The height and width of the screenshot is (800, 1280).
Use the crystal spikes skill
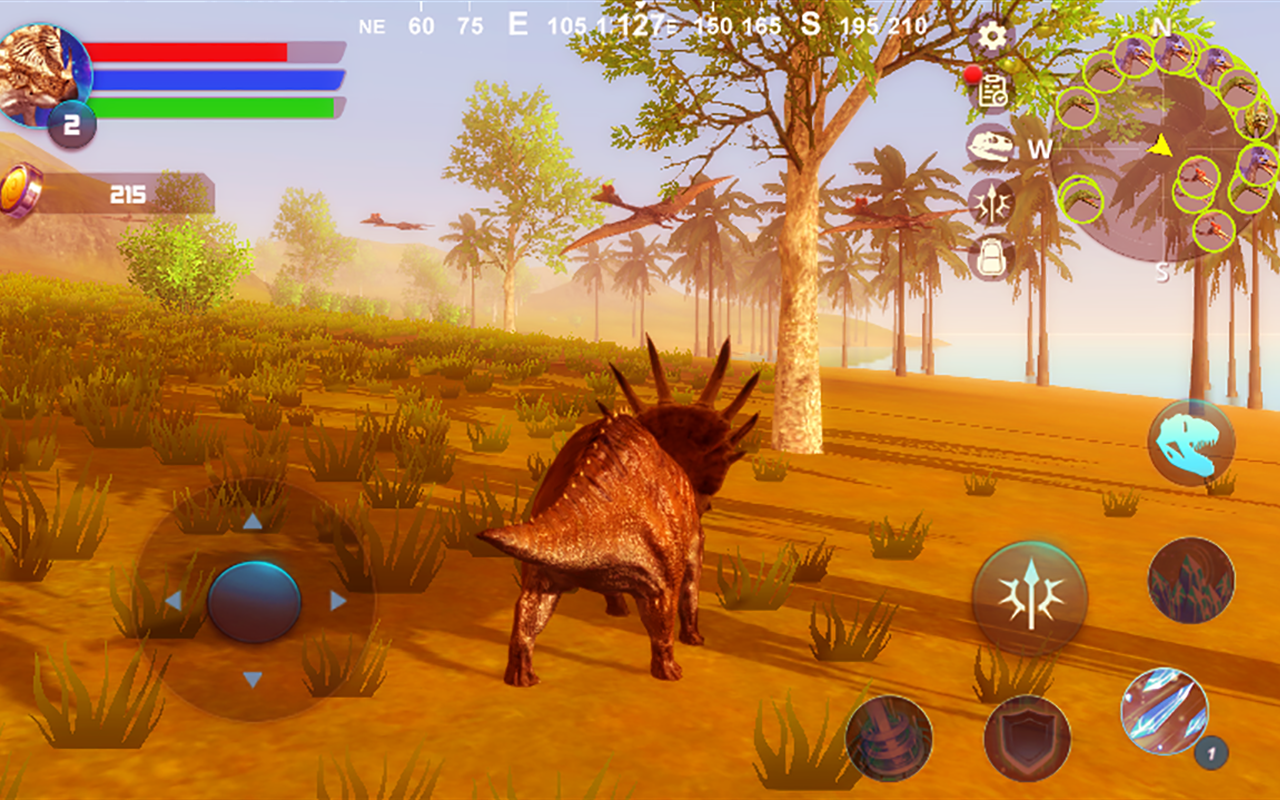[x=1193, y=580]
